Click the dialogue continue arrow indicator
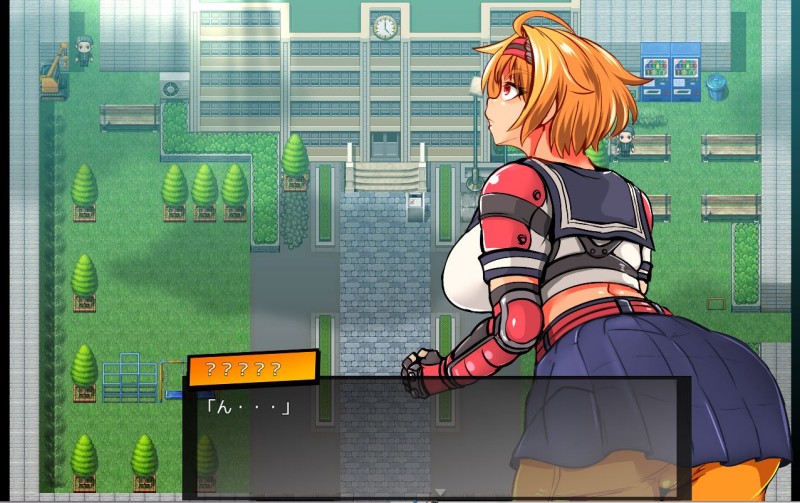The height and width of the screenshot is (503, 800). (437, 492)
